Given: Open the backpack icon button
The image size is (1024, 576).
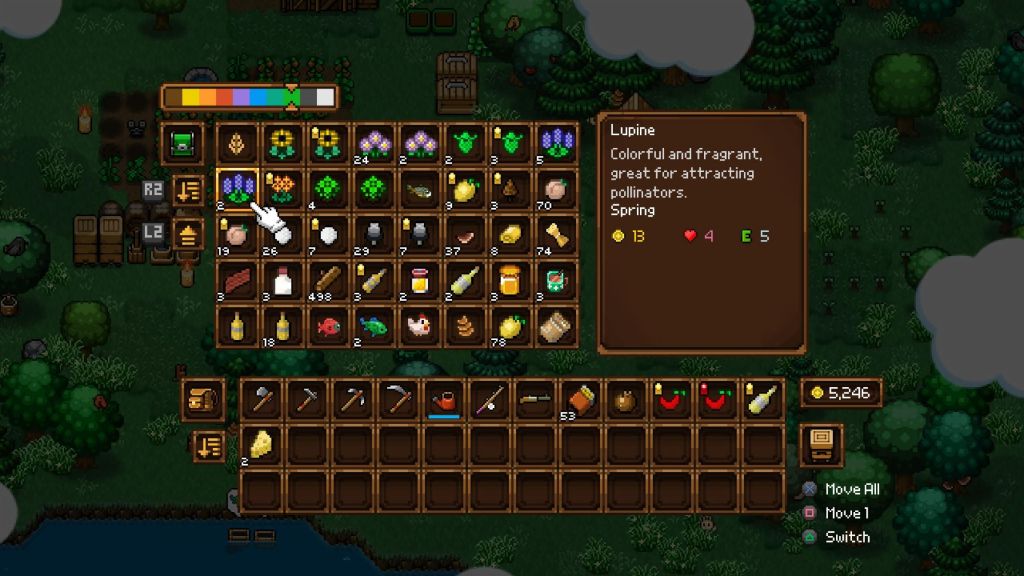Looking at the screenshot, I should pyautogui.click(x=202, y=400).
